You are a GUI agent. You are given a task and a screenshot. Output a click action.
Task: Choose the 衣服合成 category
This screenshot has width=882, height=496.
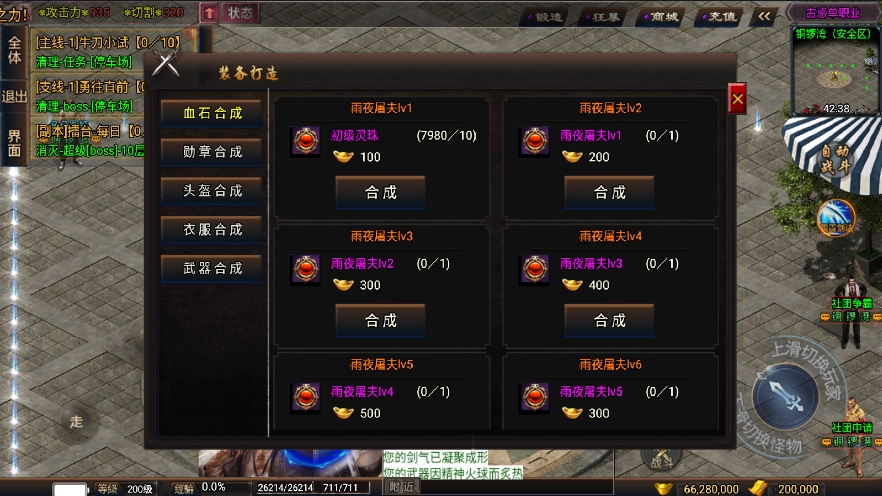pos(212,229)
